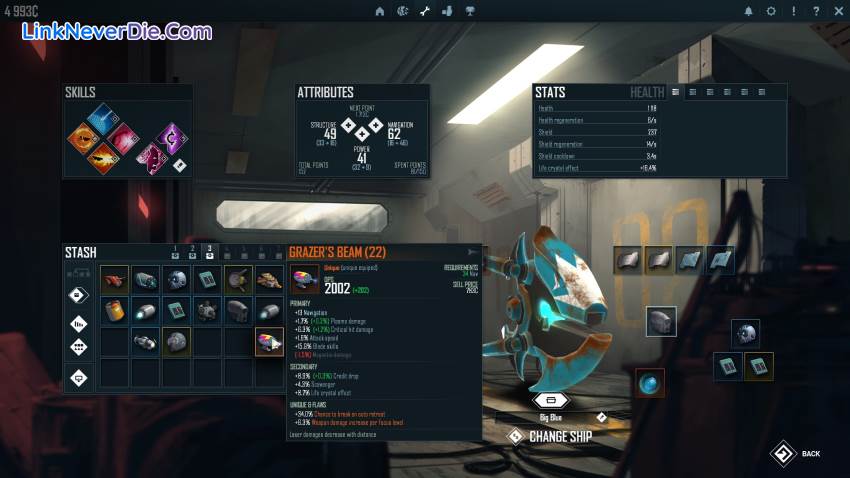The height and width of the screenshot is (478, 850).
Task: Select the orange canister item in stash
Action: 115,310
